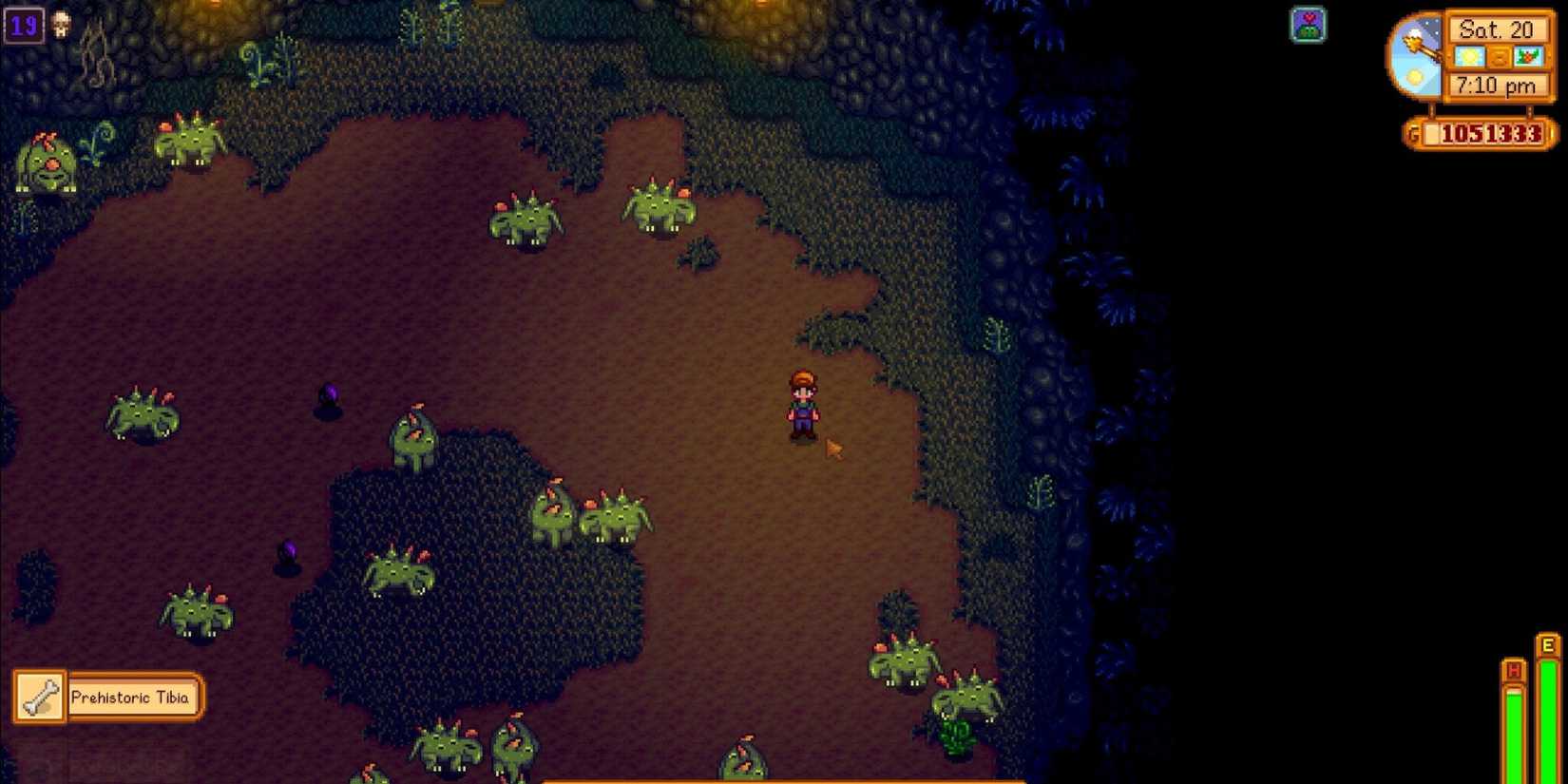Click the purple '19' cavern level indicator
1568x784 pixels.
[24, 25]
